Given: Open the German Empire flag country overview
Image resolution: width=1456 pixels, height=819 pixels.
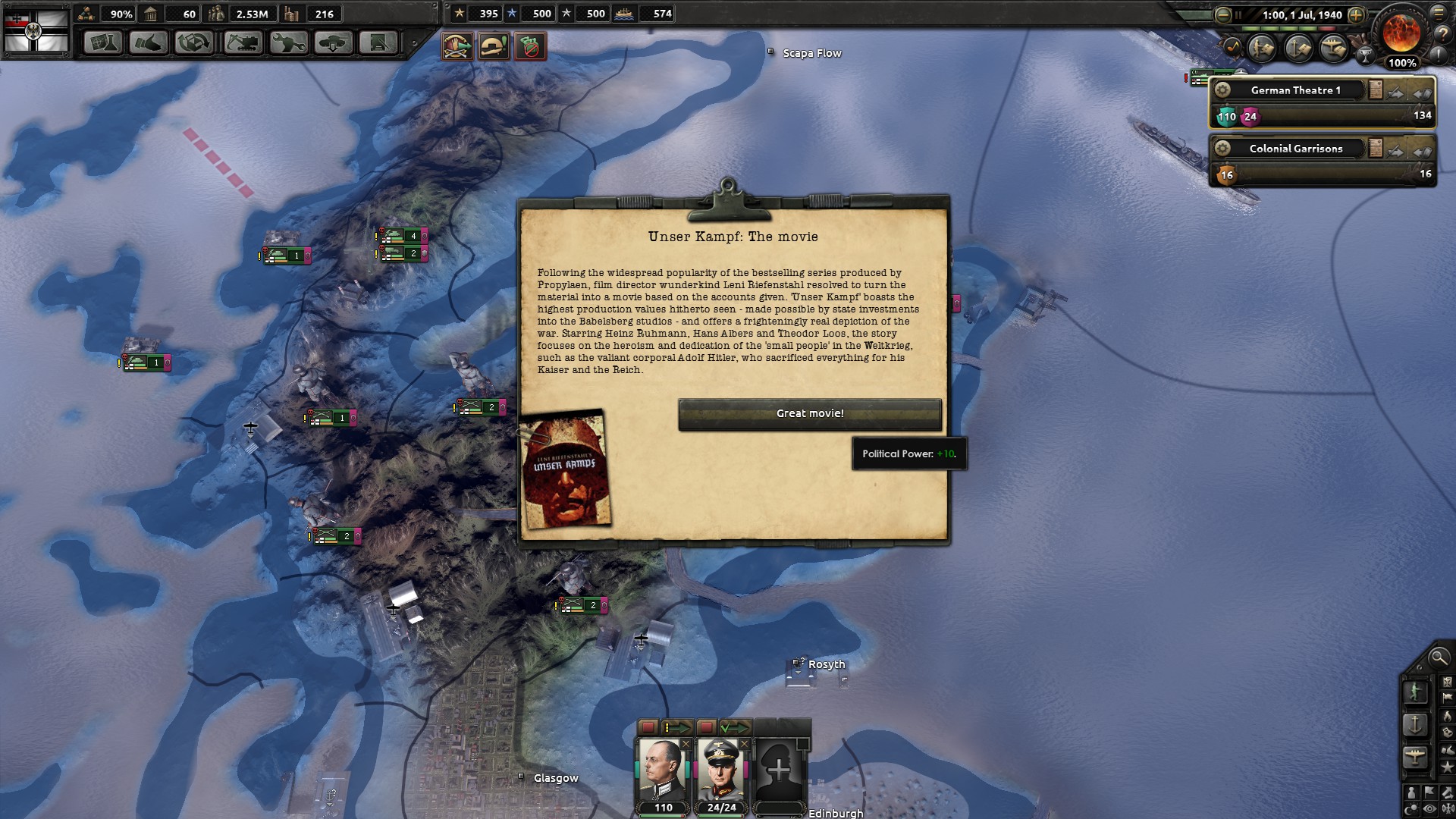Looking at the screenshot, I should pos(36,30).
